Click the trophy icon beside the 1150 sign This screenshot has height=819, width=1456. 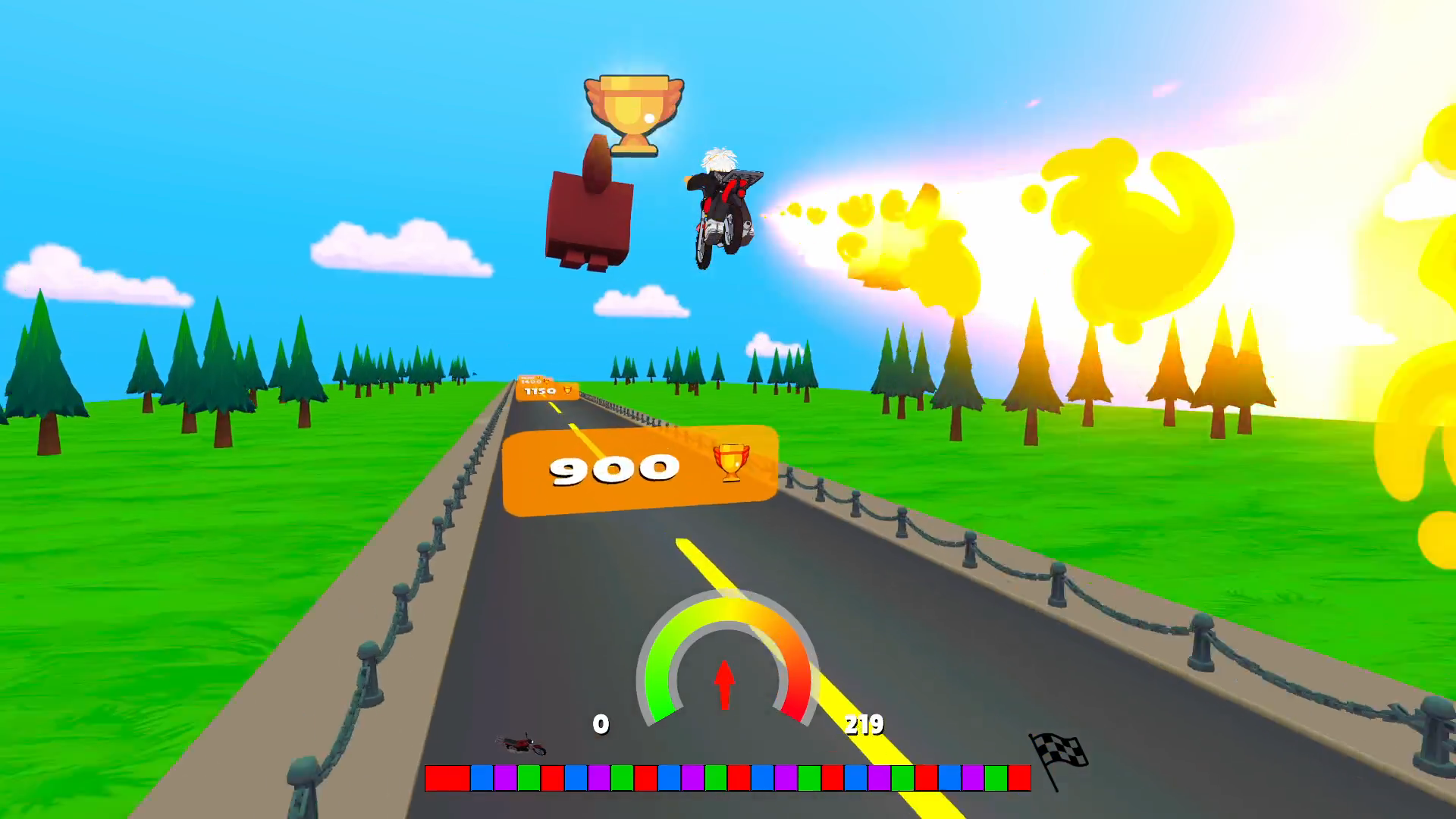click(x=567, y=391)
